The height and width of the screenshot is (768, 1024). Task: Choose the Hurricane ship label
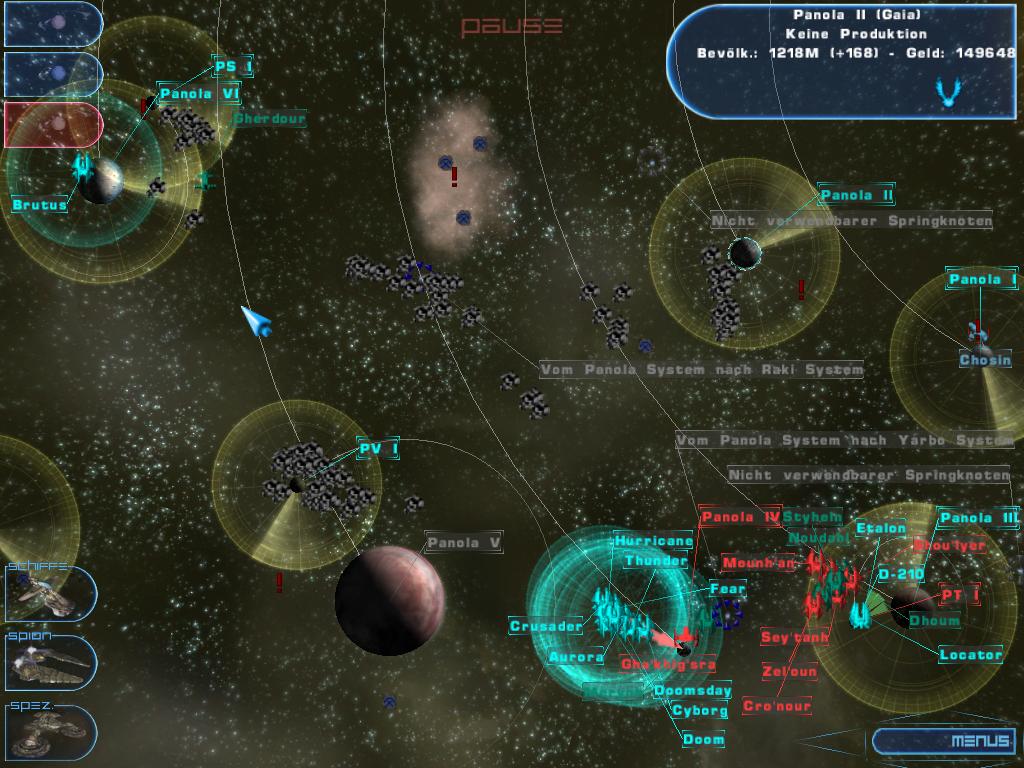pyautogui.click(x=653, y=541)
